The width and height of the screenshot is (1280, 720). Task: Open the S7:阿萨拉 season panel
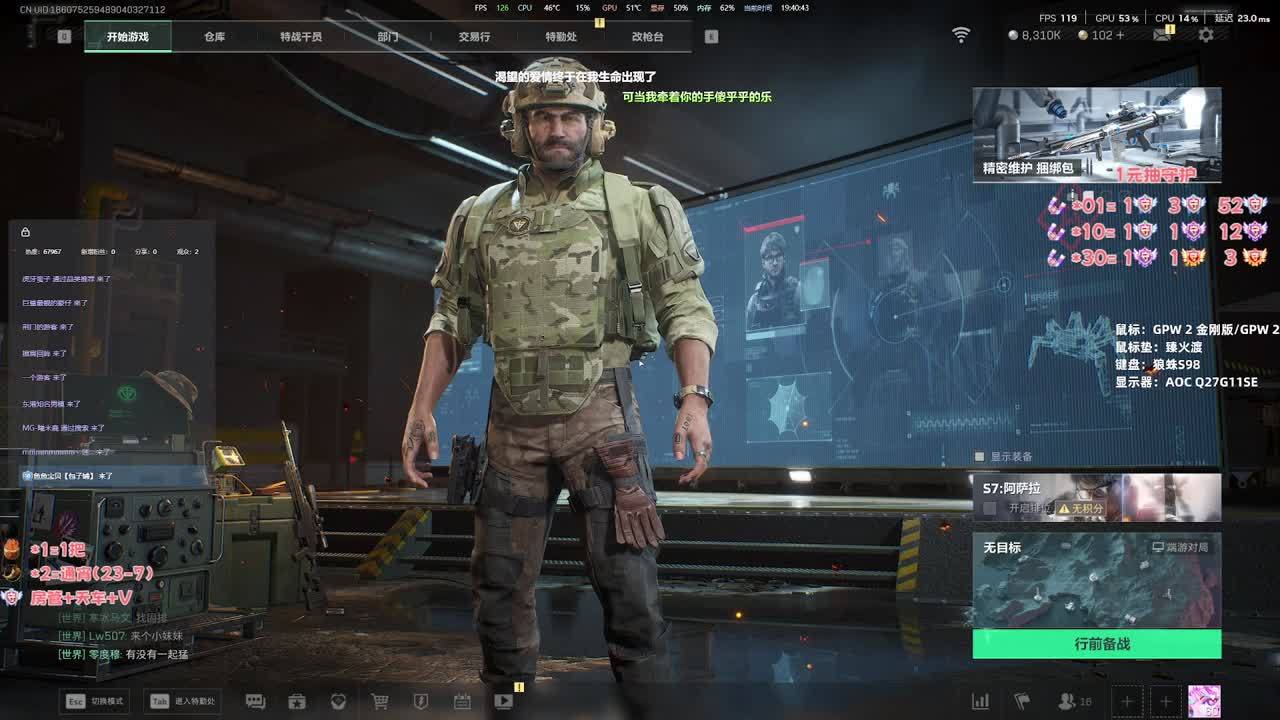click(1096, 497)
